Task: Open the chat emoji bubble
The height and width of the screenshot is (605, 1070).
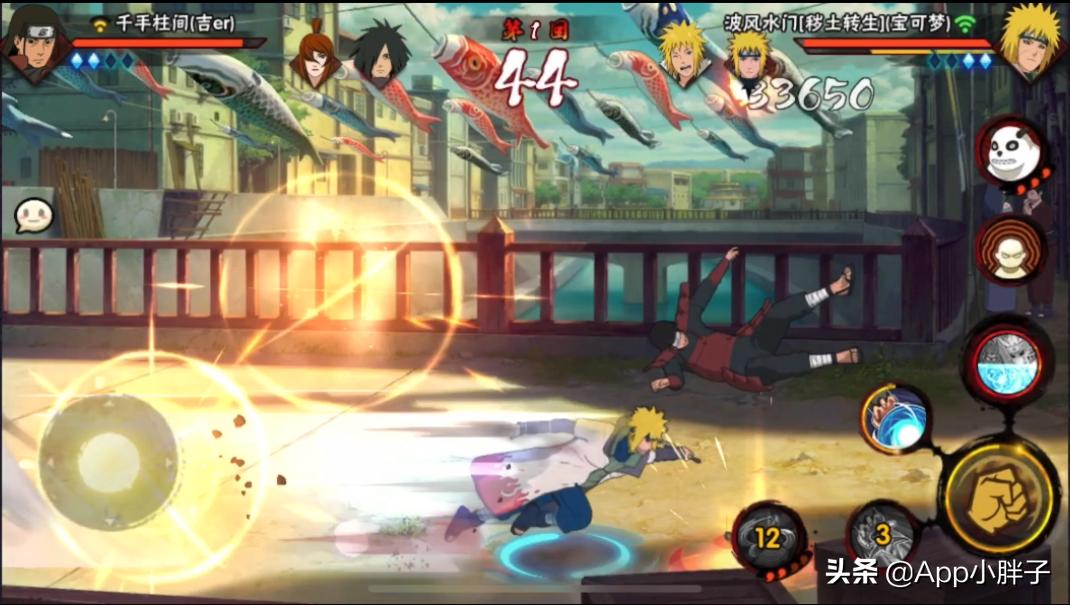Action: click(33, 215)
